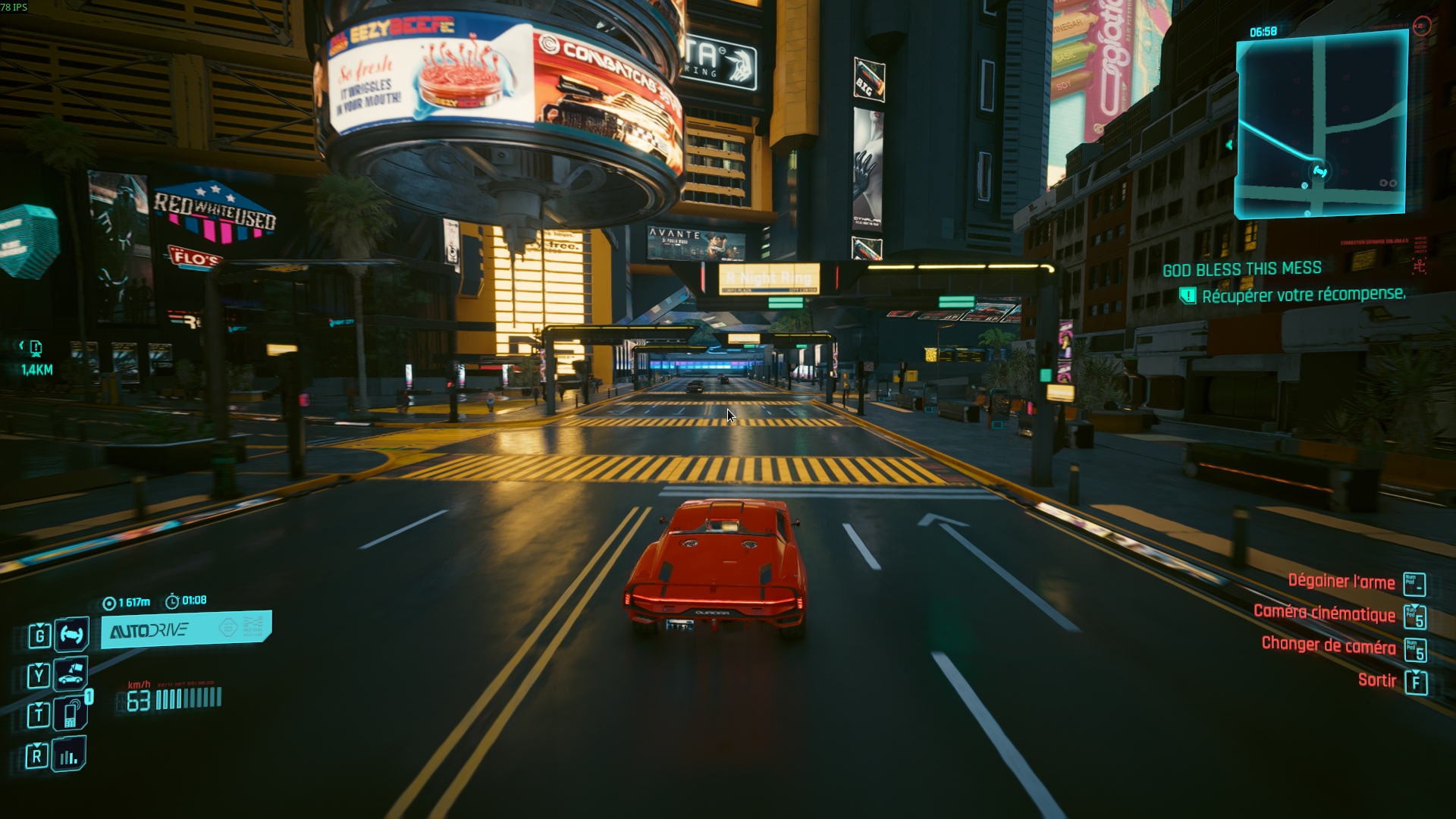The width and height of the screenshot is (1456, 819).
Task: Select the God Bless This Mess quest title
Action: click(x=1241, y=269)
